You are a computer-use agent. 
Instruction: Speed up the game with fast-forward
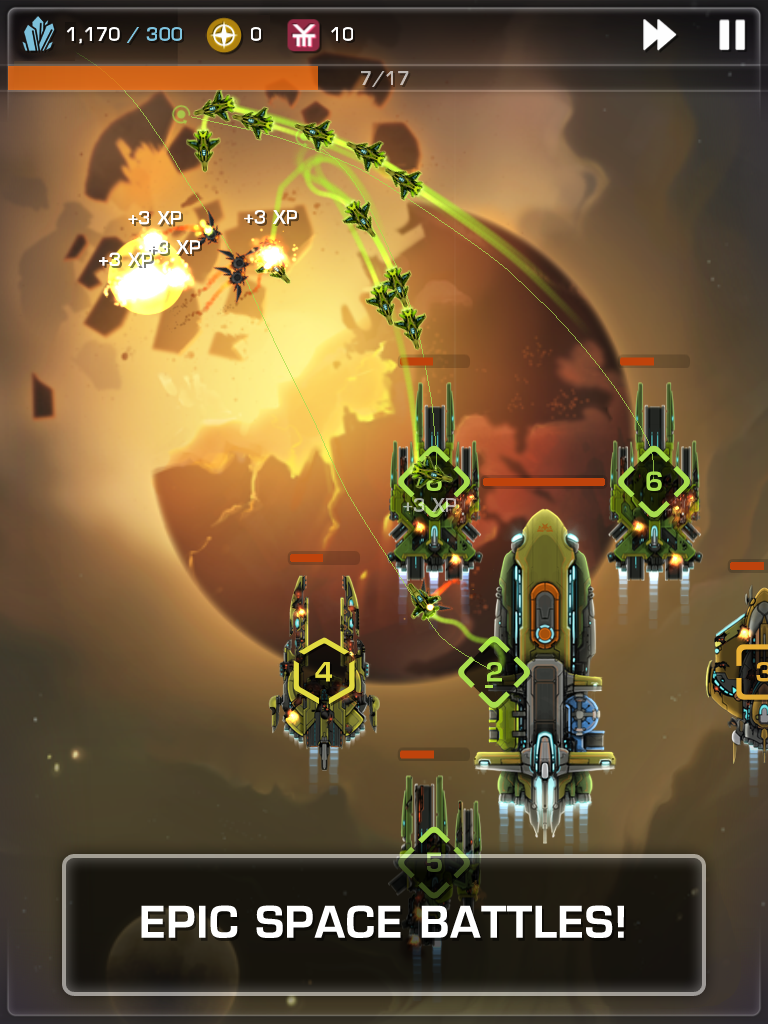(x=659, y=35)
